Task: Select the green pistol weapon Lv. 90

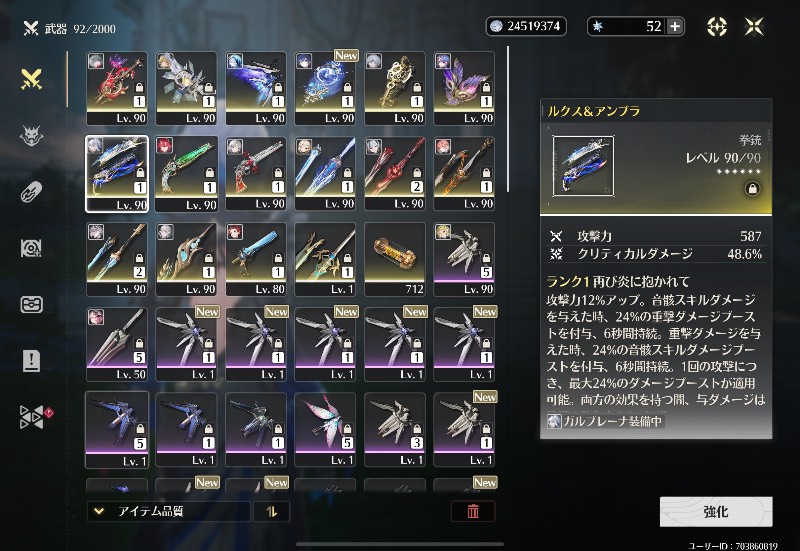Action: [186, 173]
